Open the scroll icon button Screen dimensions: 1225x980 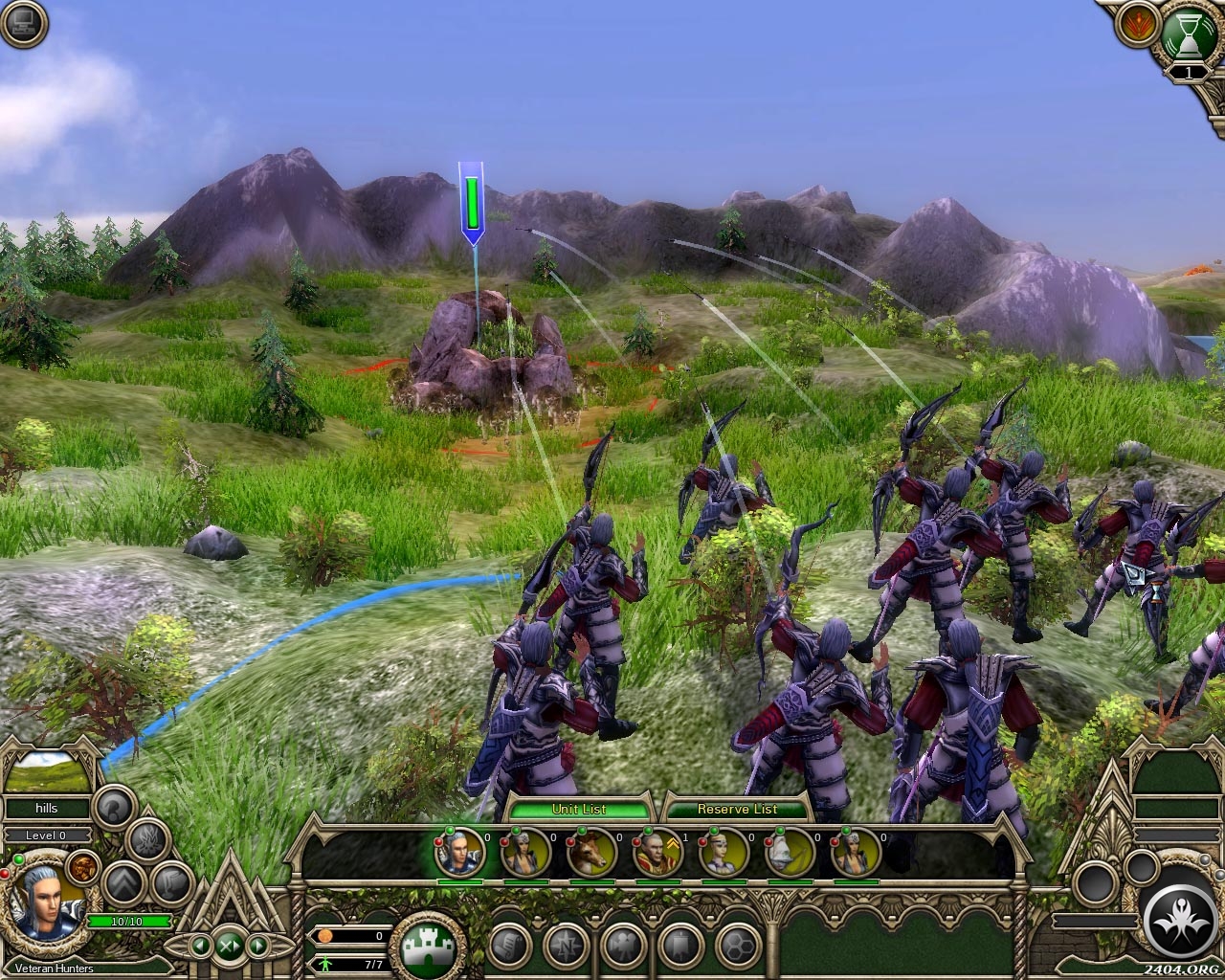tap(509, 947)
